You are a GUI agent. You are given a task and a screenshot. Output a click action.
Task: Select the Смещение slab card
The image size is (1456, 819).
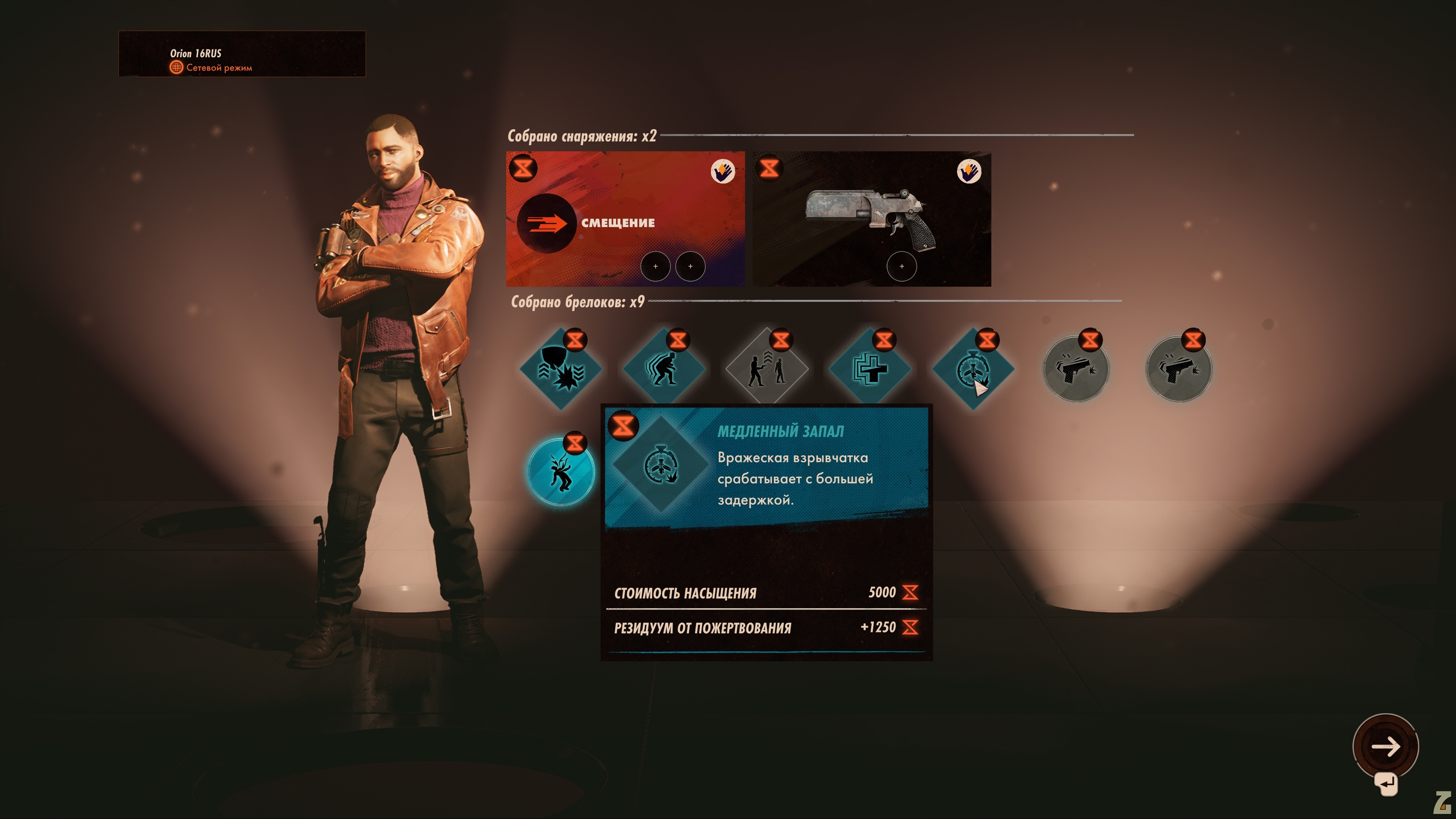click(x=624, y=219)
